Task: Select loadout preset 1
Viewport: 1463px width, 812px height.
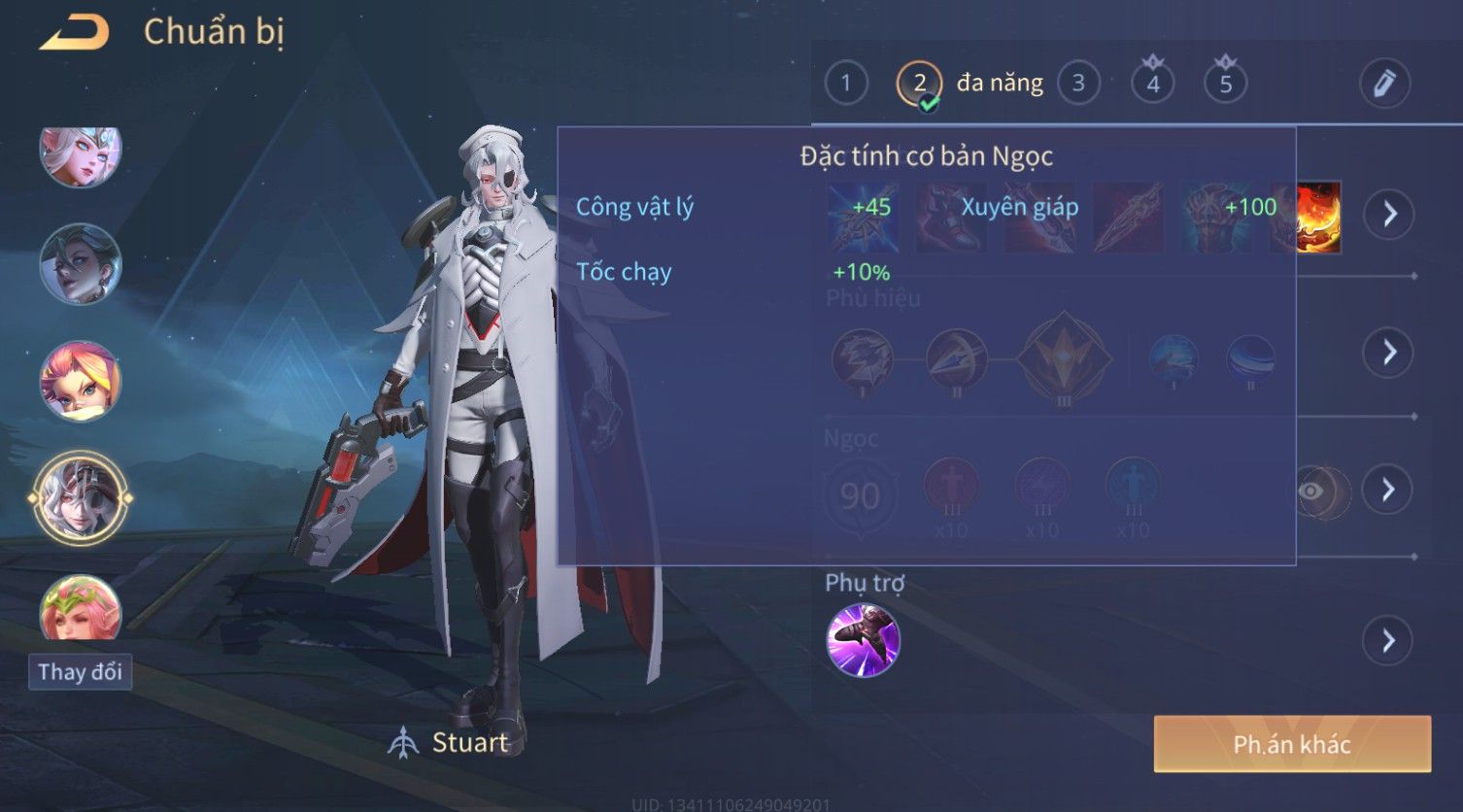Action: tap(845, 84)
